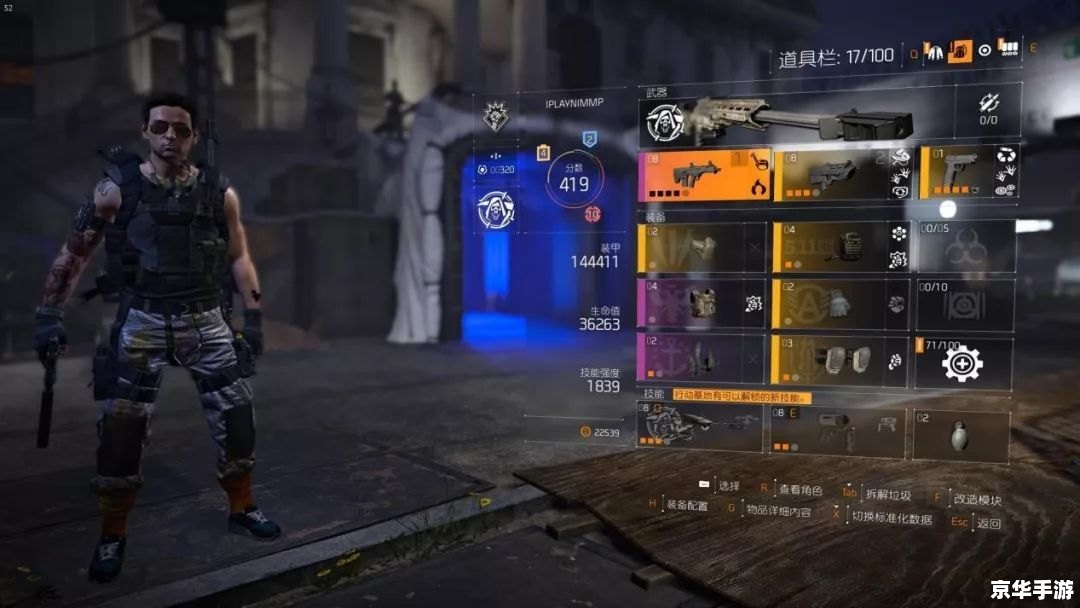Open the grim reaper specialization emblem
Viewport: 1080px width, 608px height.
pyautogui.click(x=496, y=209)
